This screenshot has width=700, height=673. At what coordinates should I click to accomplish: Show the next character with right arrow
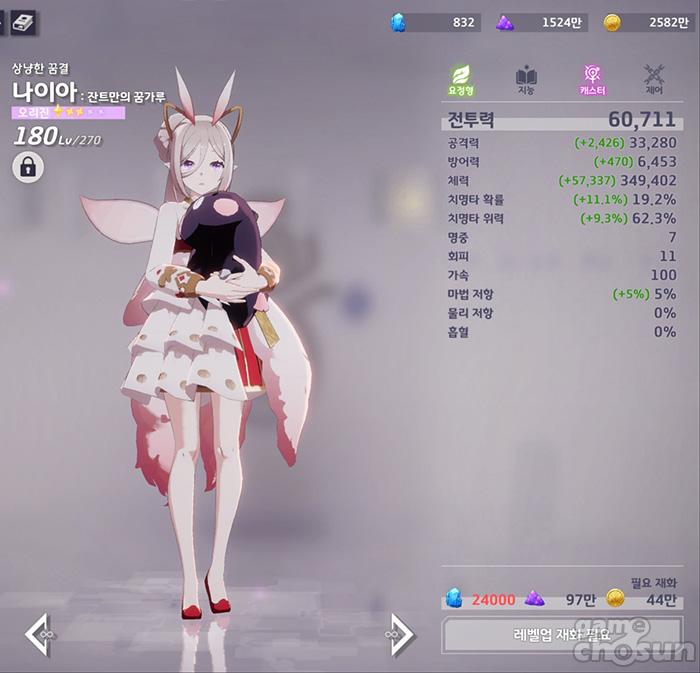pos(400,635)
